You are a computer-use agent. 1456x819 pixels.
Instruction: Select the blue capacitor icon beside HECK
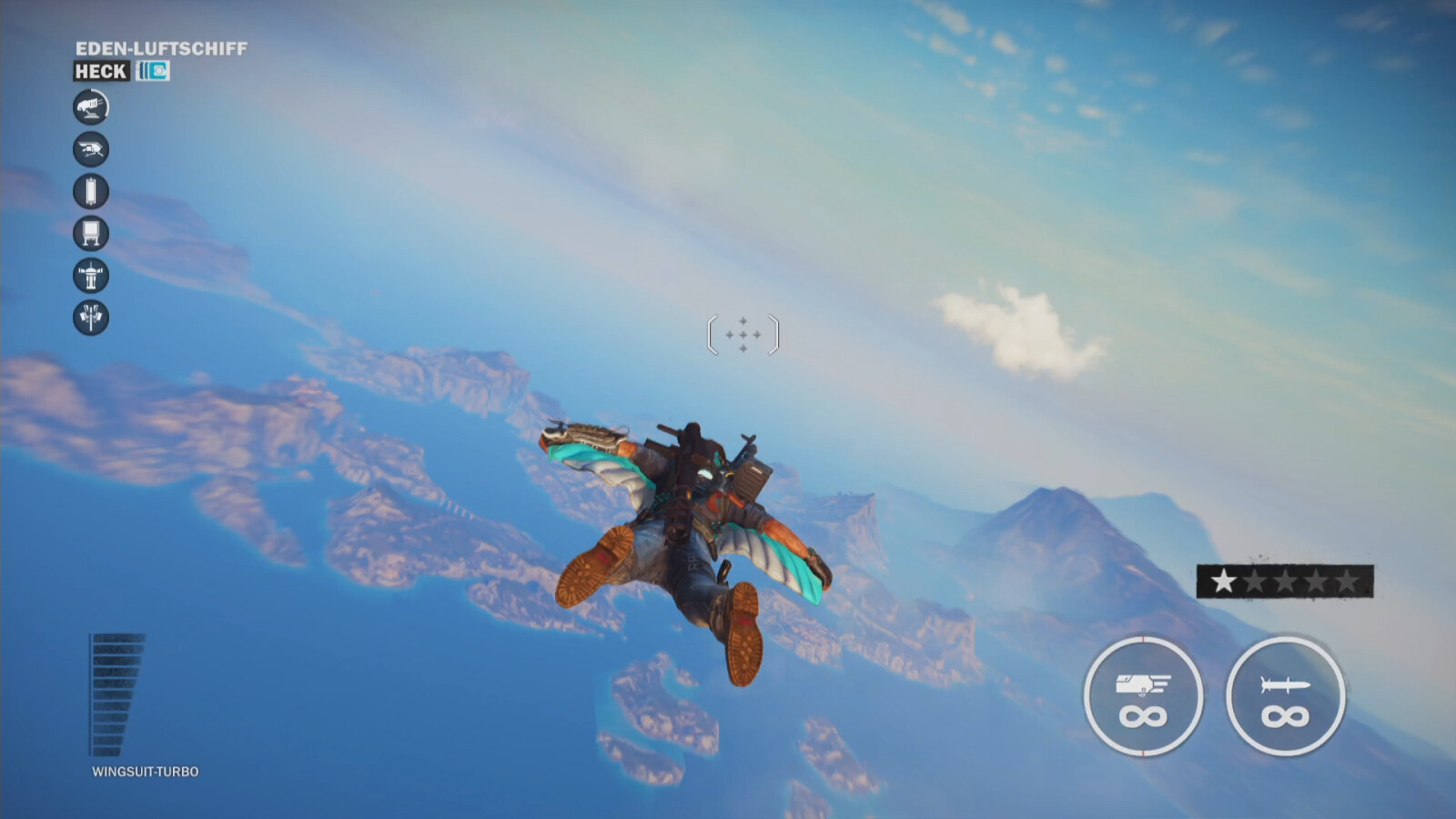click(153, 71)
